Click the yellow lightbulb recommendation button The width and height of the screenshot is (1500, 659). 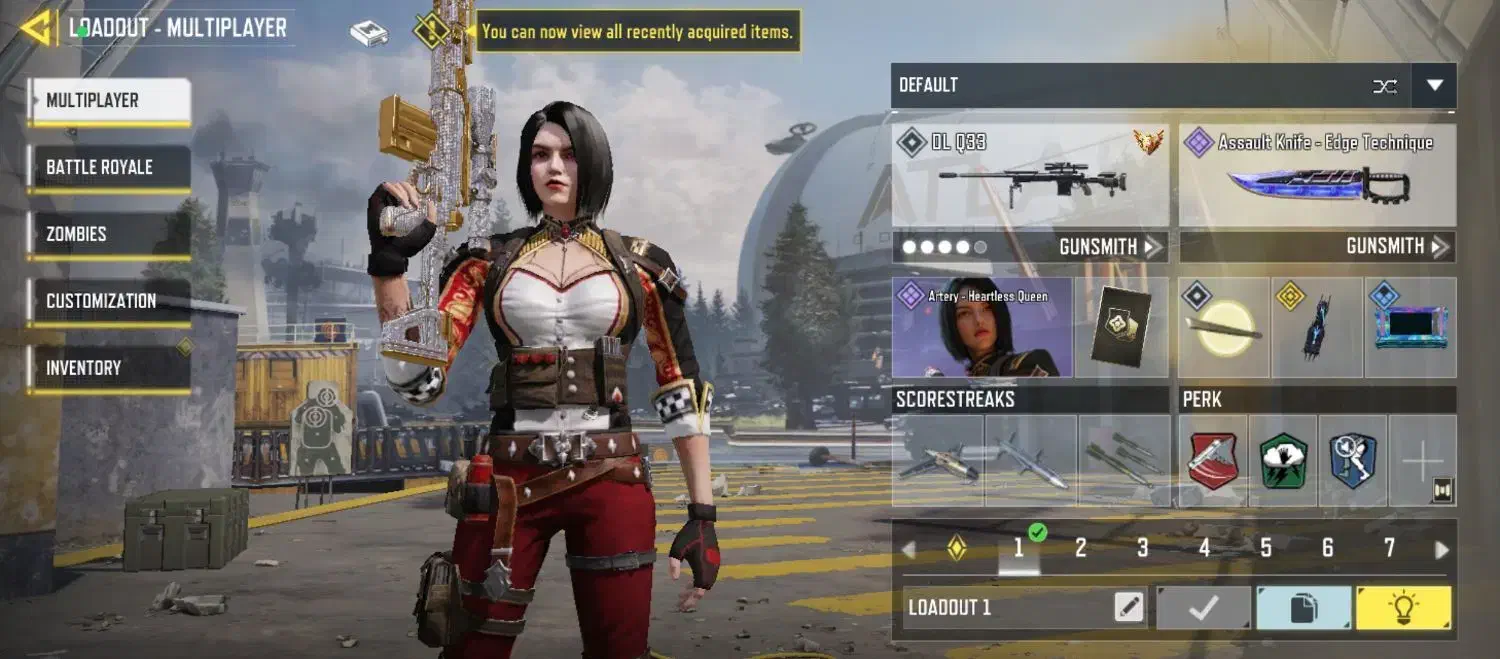coord(1403,608)
